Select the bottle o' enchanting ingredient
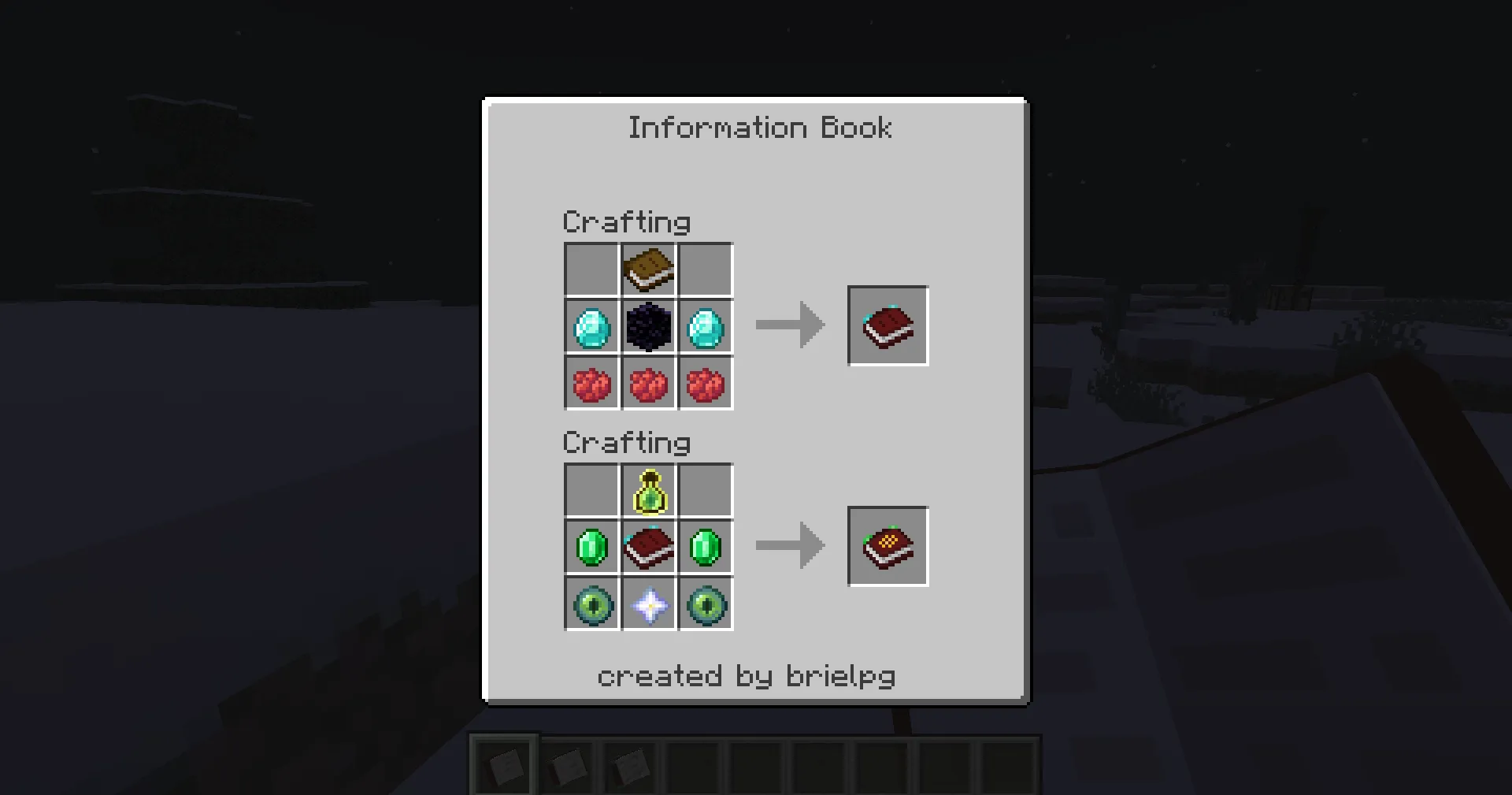Screen dimensions: 1512x795 tap(648, 490)
